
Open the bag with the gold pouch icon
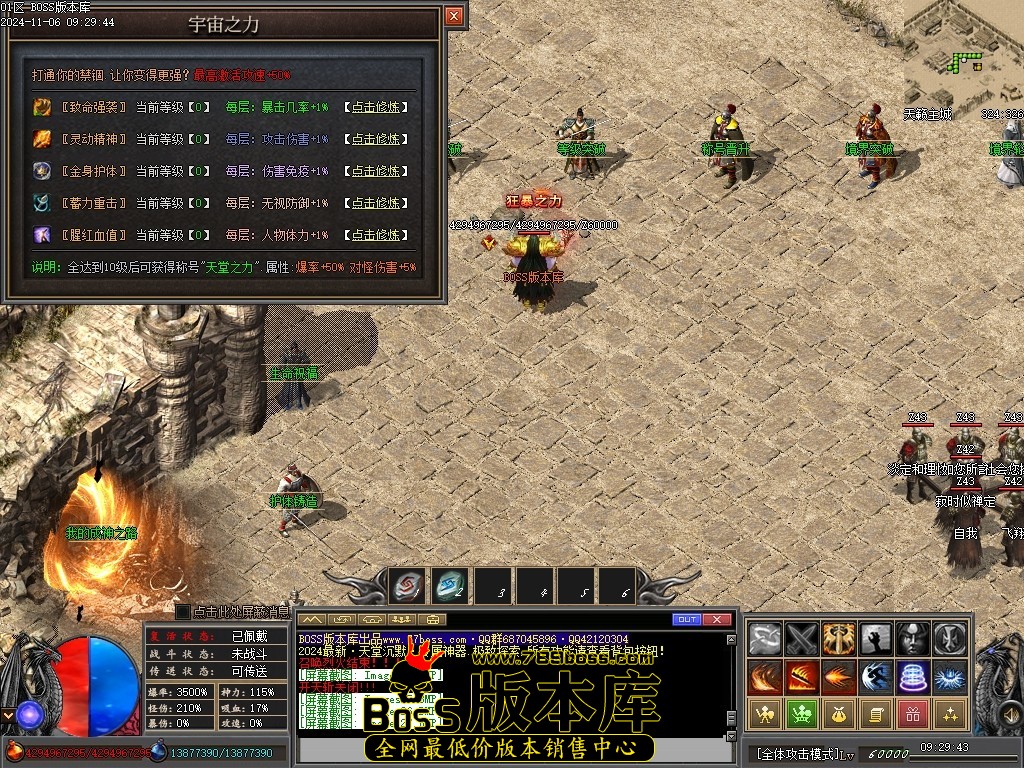839,714
